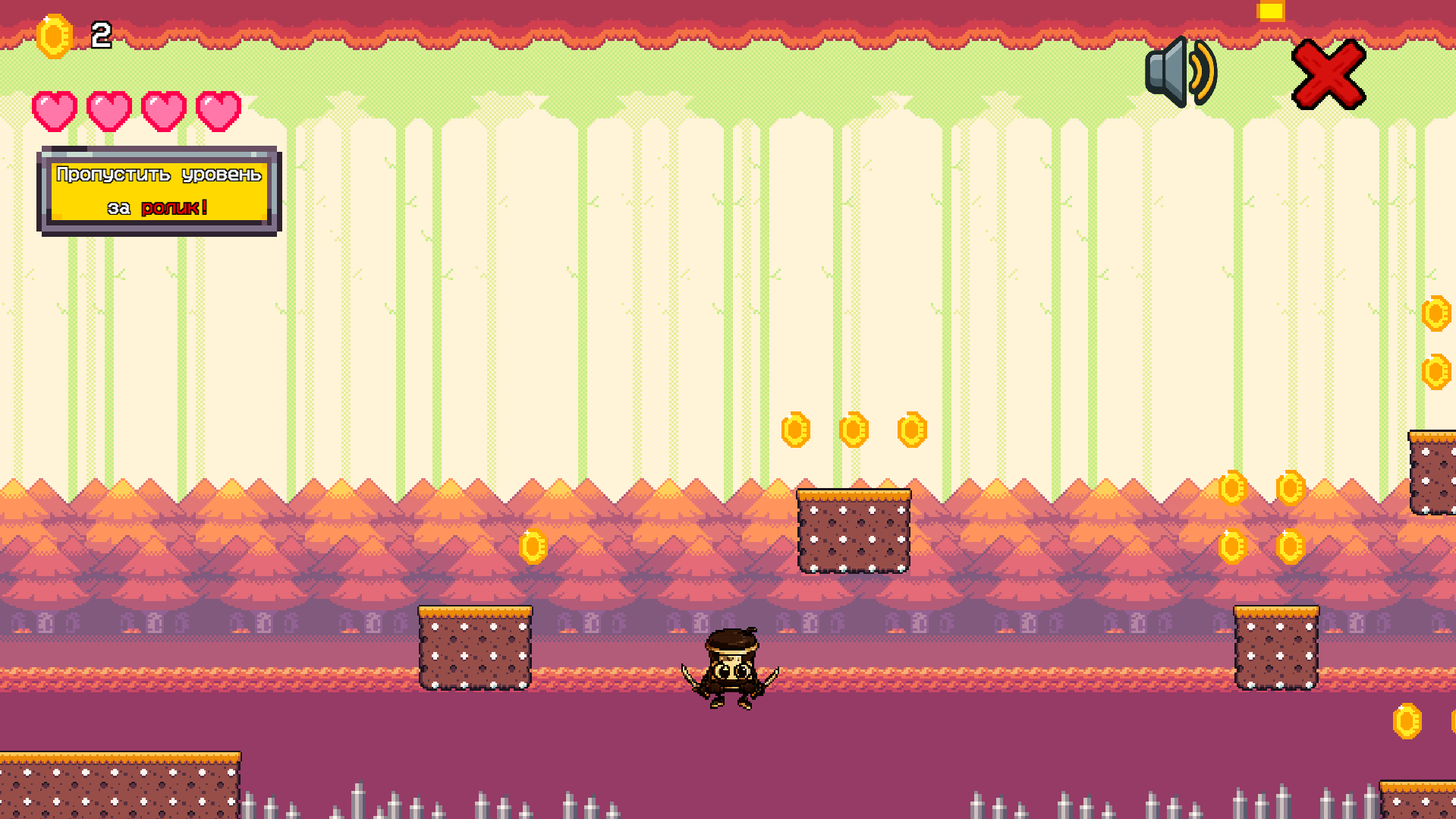Viewport: 1456px width, 819px height.
Task: Click the floating coin above the middle platform
Action: pos(854,430)
